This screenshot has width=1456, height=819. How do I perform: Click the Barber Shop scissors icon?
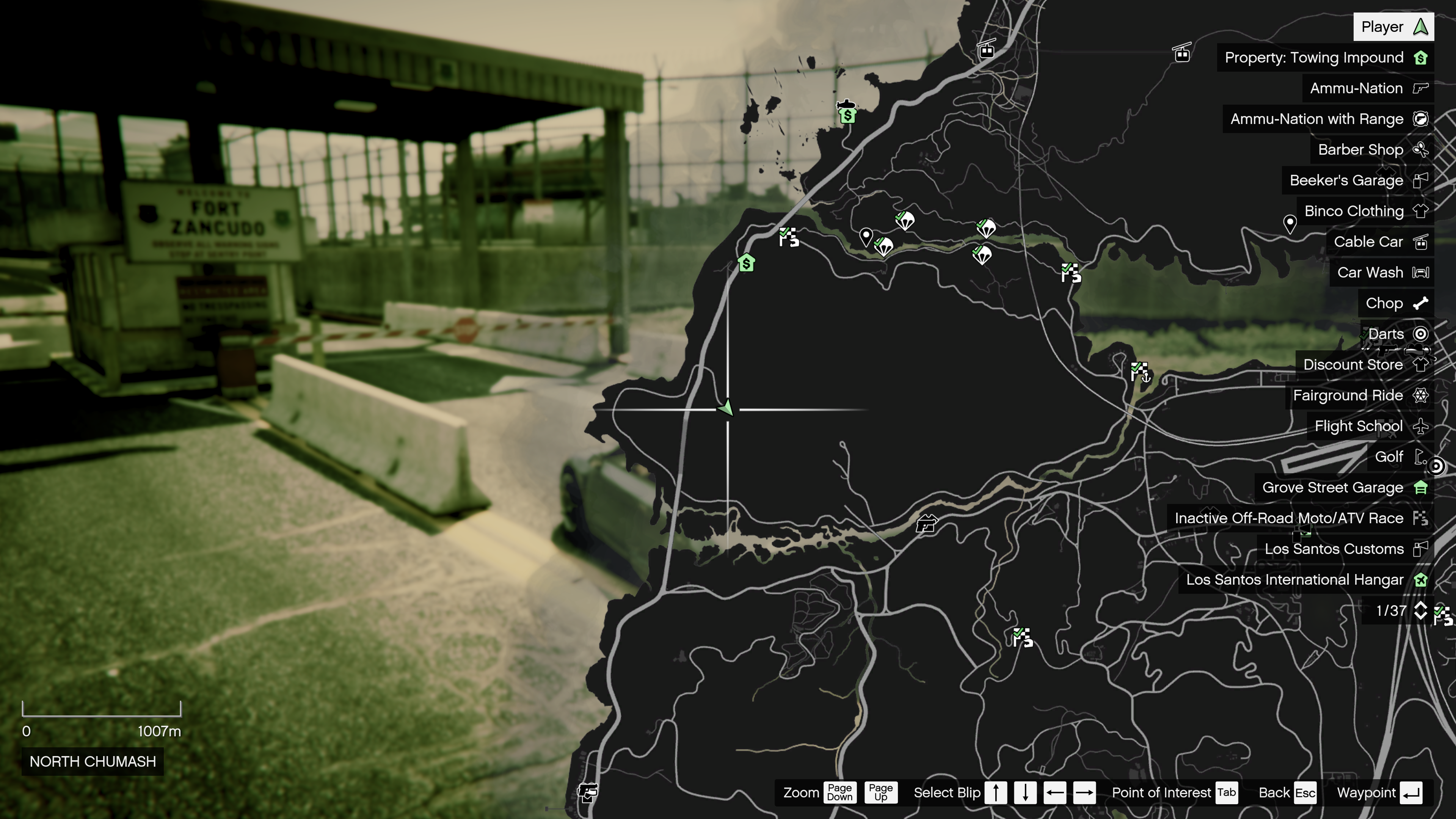(1420, 150)
